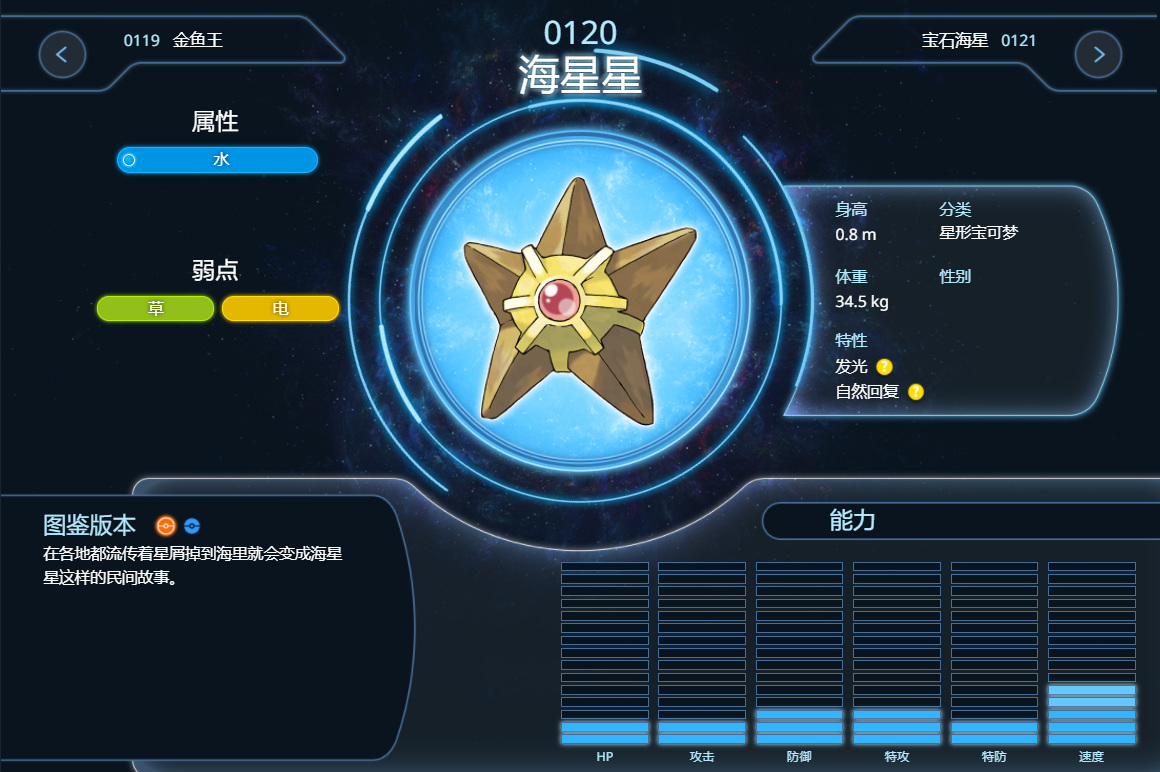Show info for the 自然回复 ability
This screenshot has width=1160, height=772.
(x=916, y=392)
